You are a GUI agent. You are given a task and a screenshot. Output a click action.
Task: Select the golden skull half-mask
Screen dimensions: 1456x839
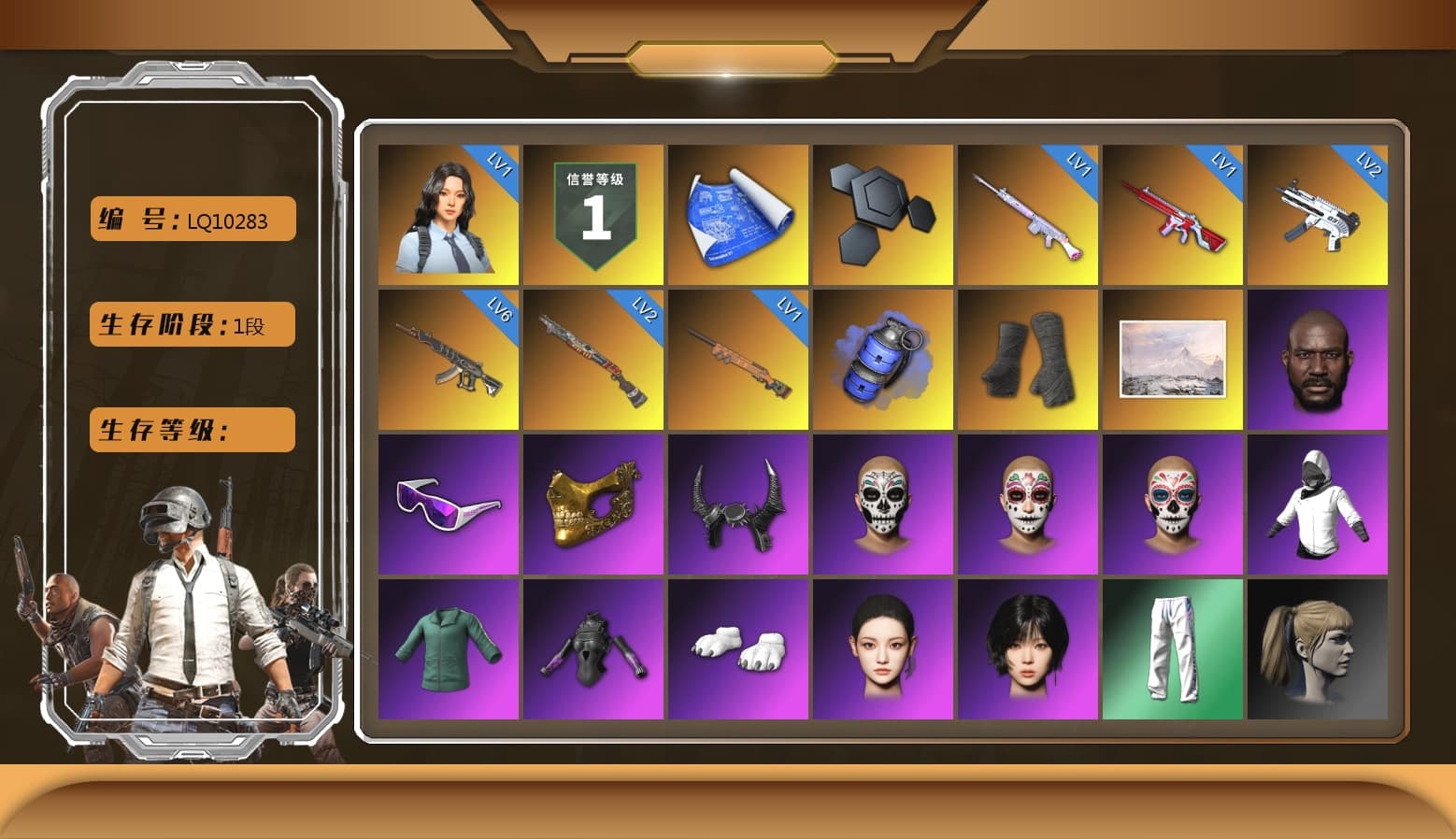tap(593, 504)
